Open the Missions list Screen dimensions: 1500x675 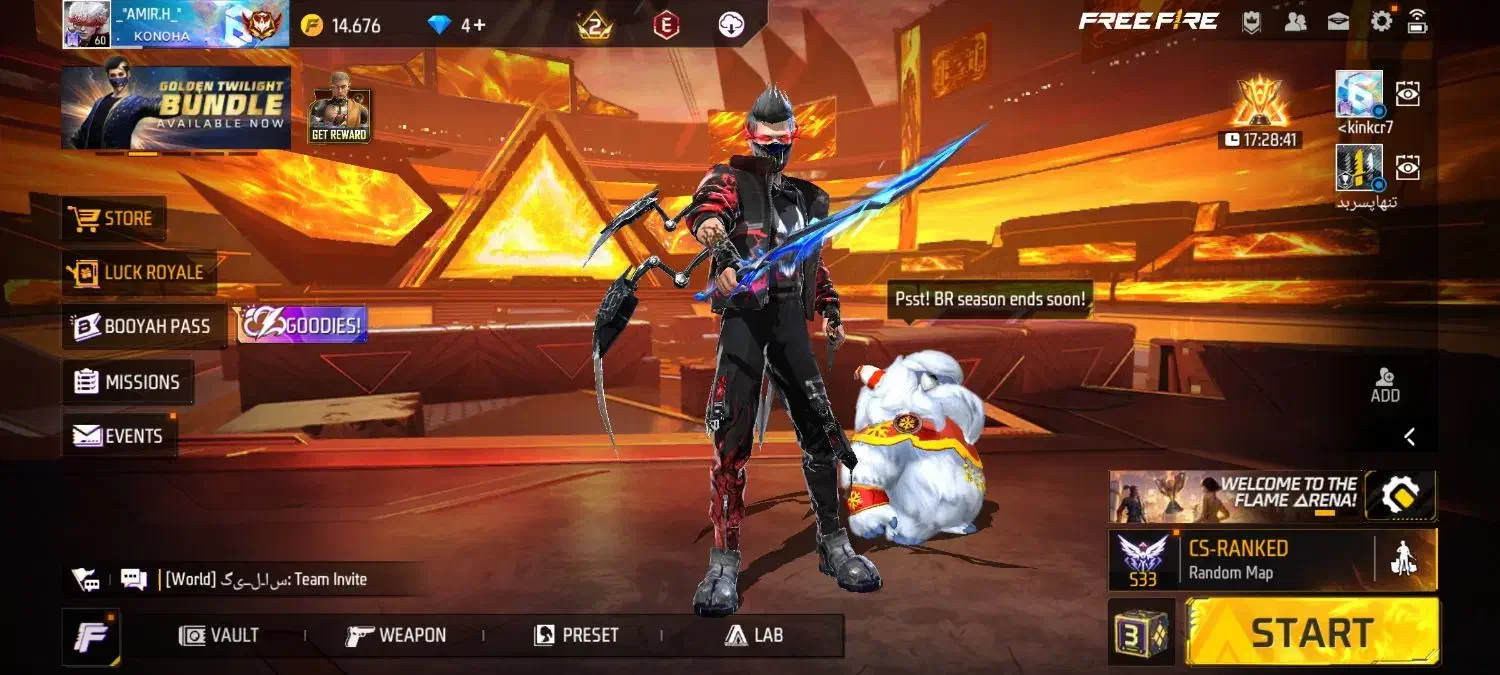tap(128, 382)
